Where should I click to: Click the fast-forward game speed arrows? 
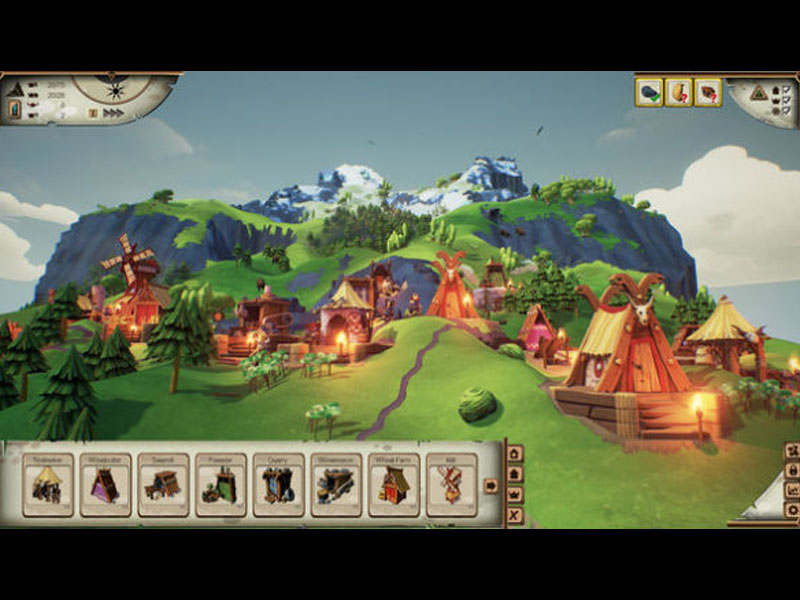click(x=114, y=113)
